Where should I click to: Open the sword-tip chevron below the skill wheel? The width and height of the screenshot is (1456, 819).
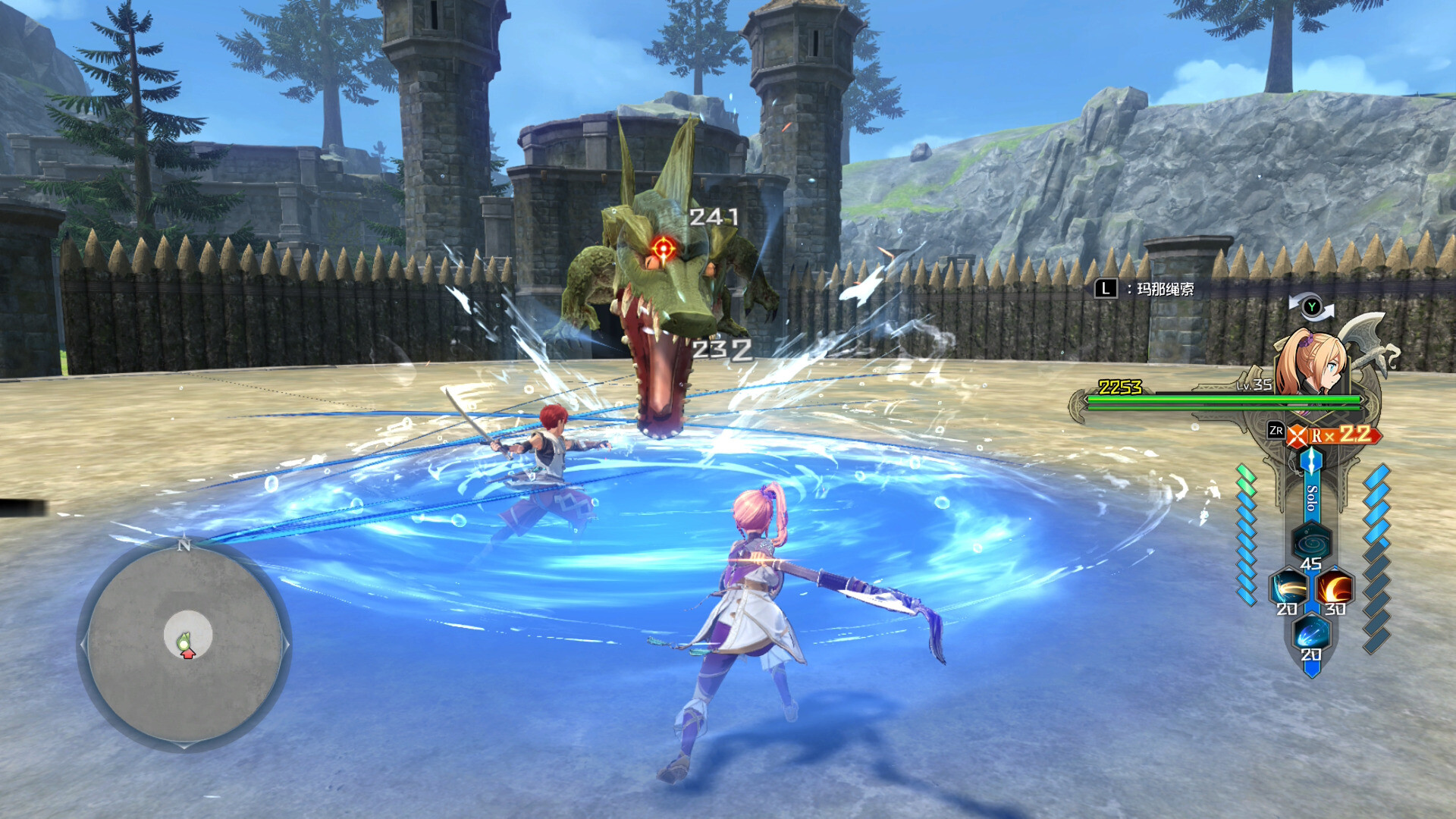(x=1311, y=670)
